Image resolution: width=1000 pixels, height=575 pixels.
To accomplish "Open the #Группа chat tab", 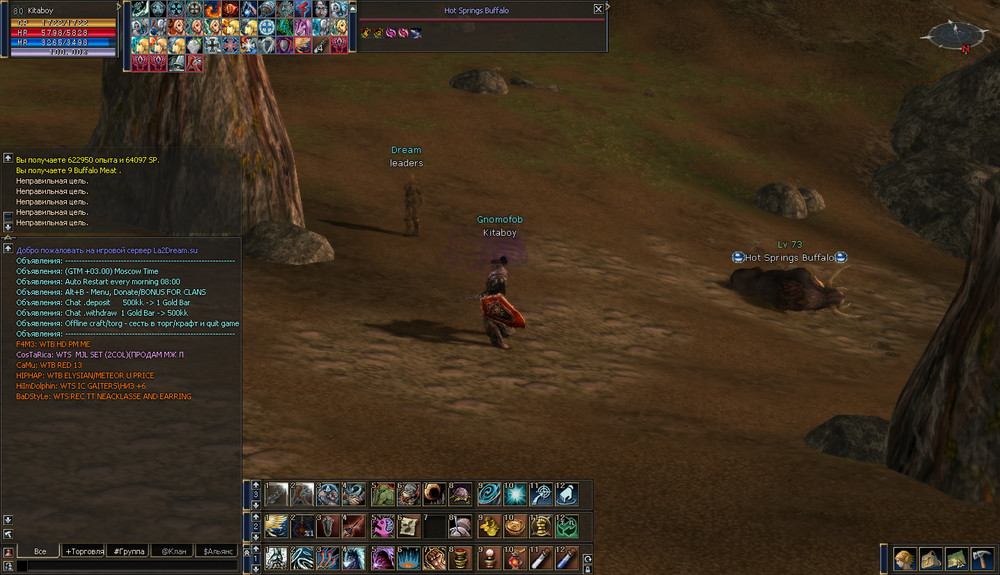I will pyautogui.click(x=129, y=551).
